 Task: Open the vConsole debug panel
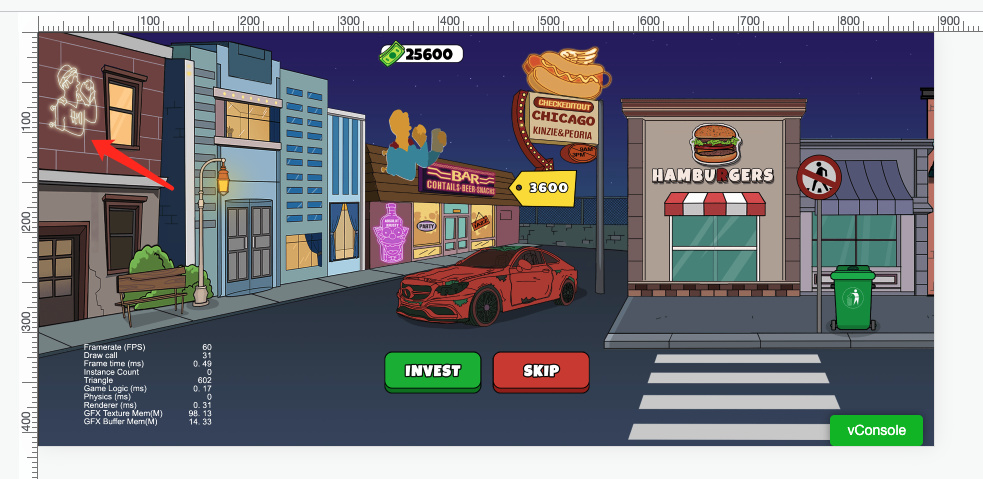click(x=876, y=430)
